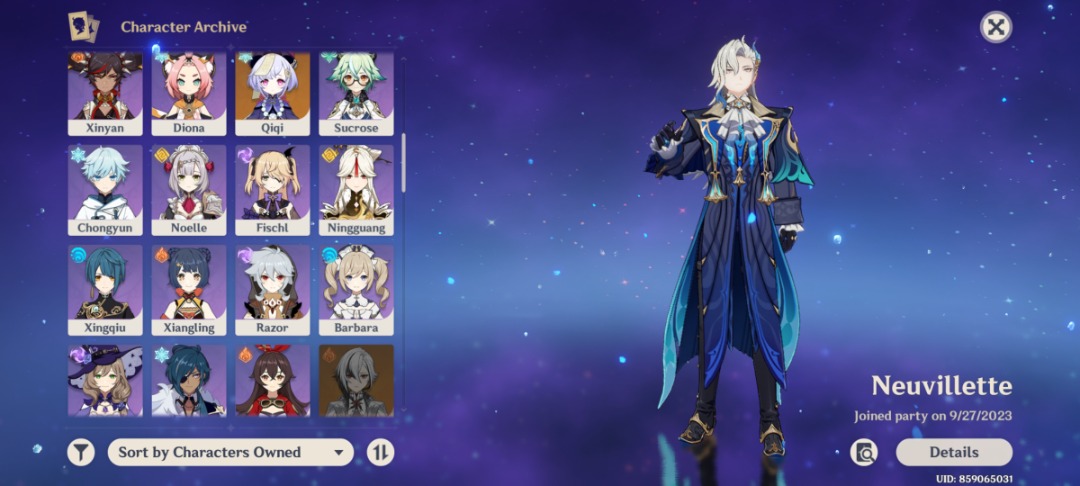Toggle the sort order arrows button
The height and width of the screenshot is (486, 1080).
[380, 452]
